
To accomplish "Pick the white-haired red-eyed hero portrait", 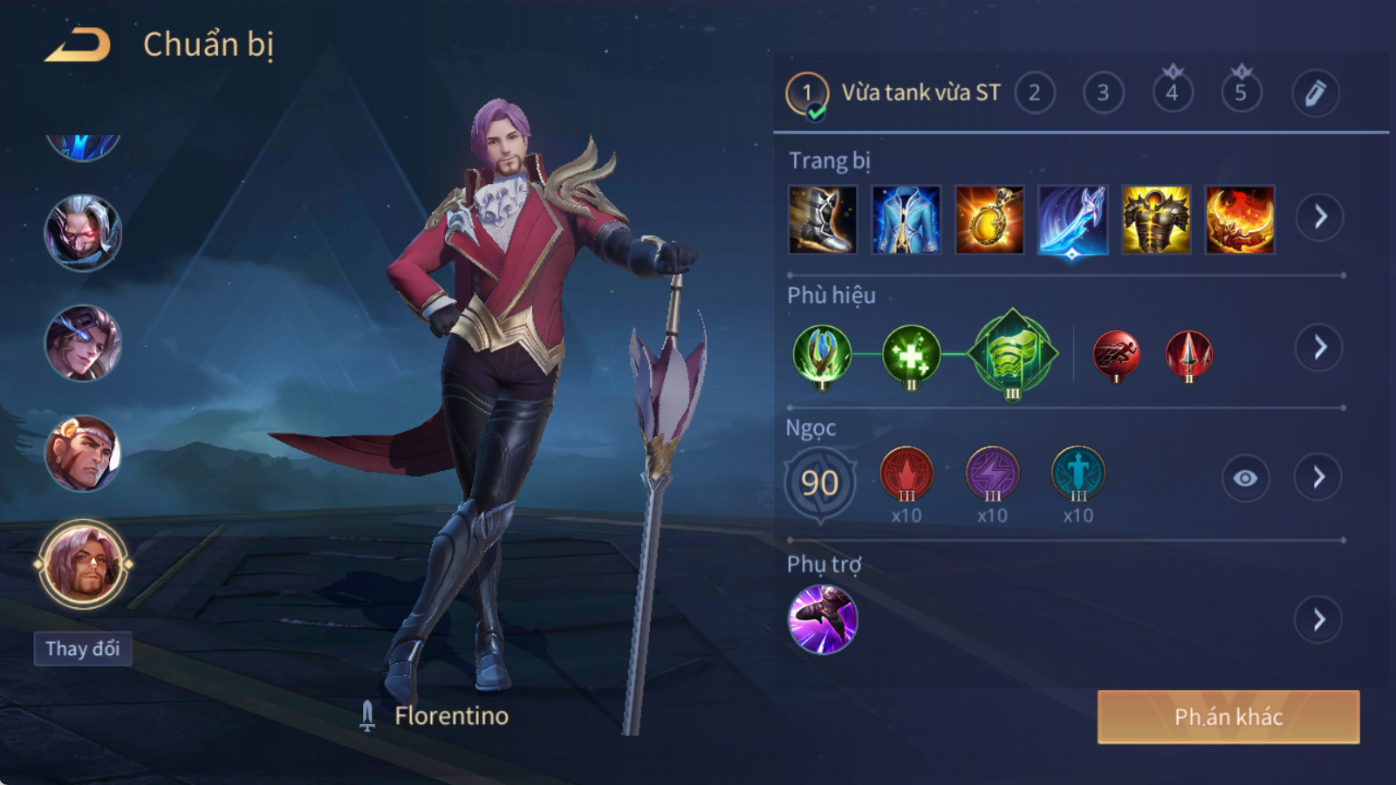I will click(83, 233).
